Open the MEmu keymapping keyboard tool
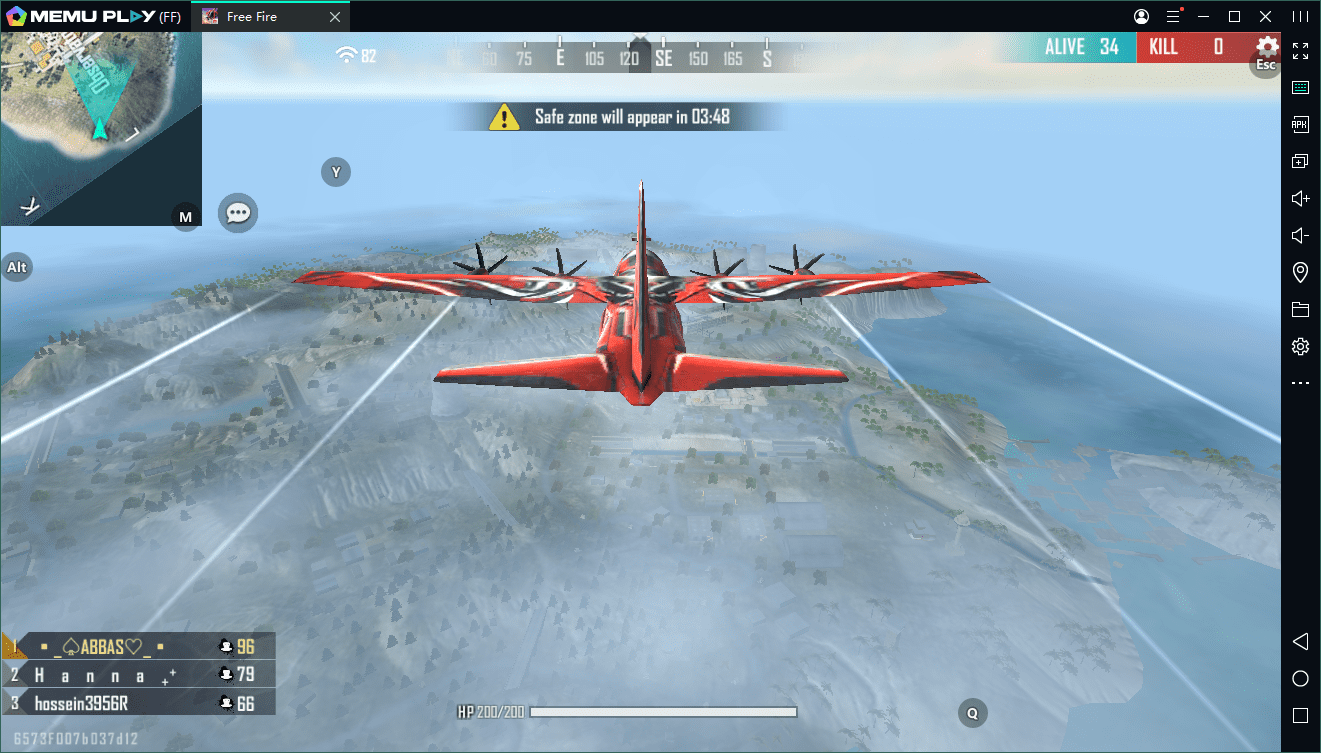The image size is (1321, 753). coord(1300,88)
